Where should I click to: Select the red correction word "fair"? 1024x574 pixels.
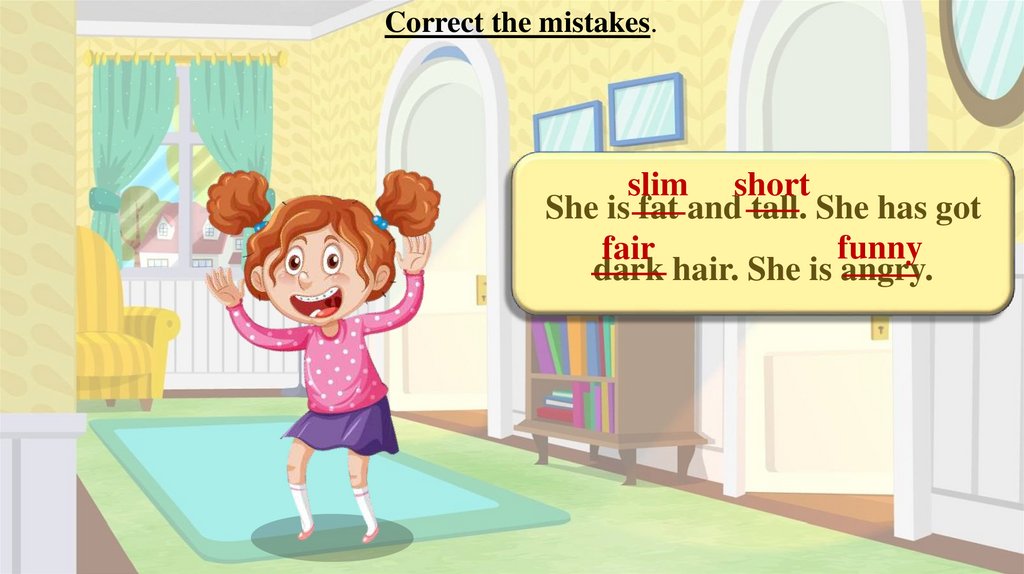pos(628,247)
